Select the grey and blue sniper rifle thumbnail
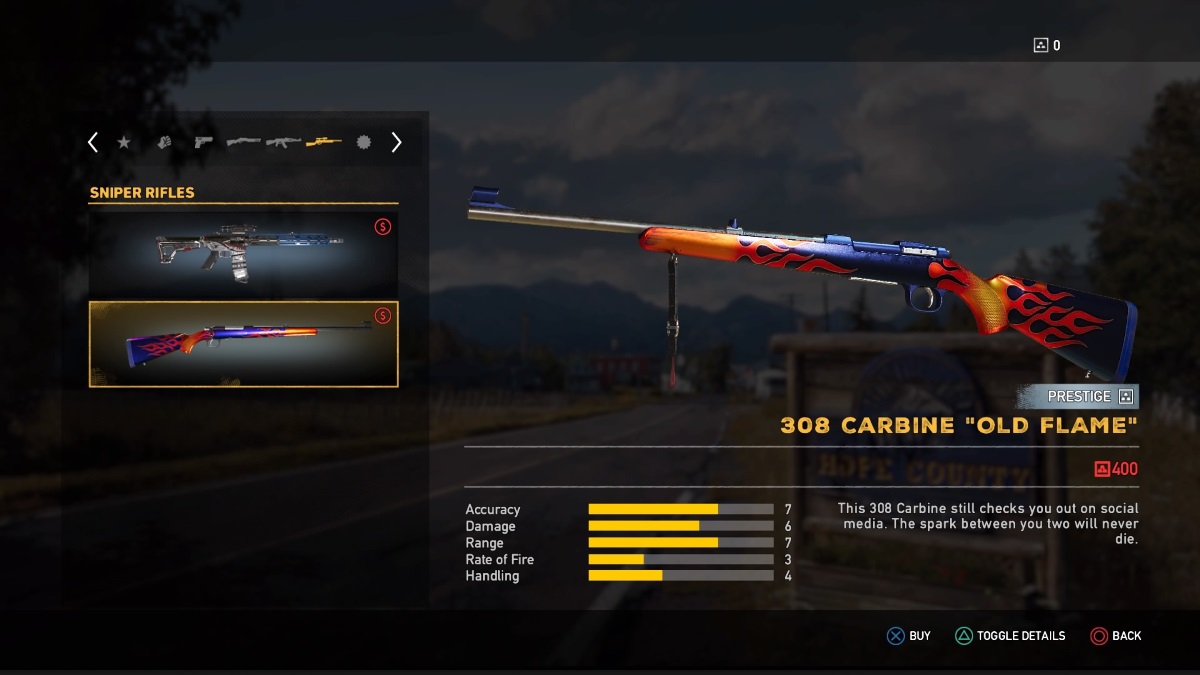This screenshot has width=1200, height=675. [244, 254]
